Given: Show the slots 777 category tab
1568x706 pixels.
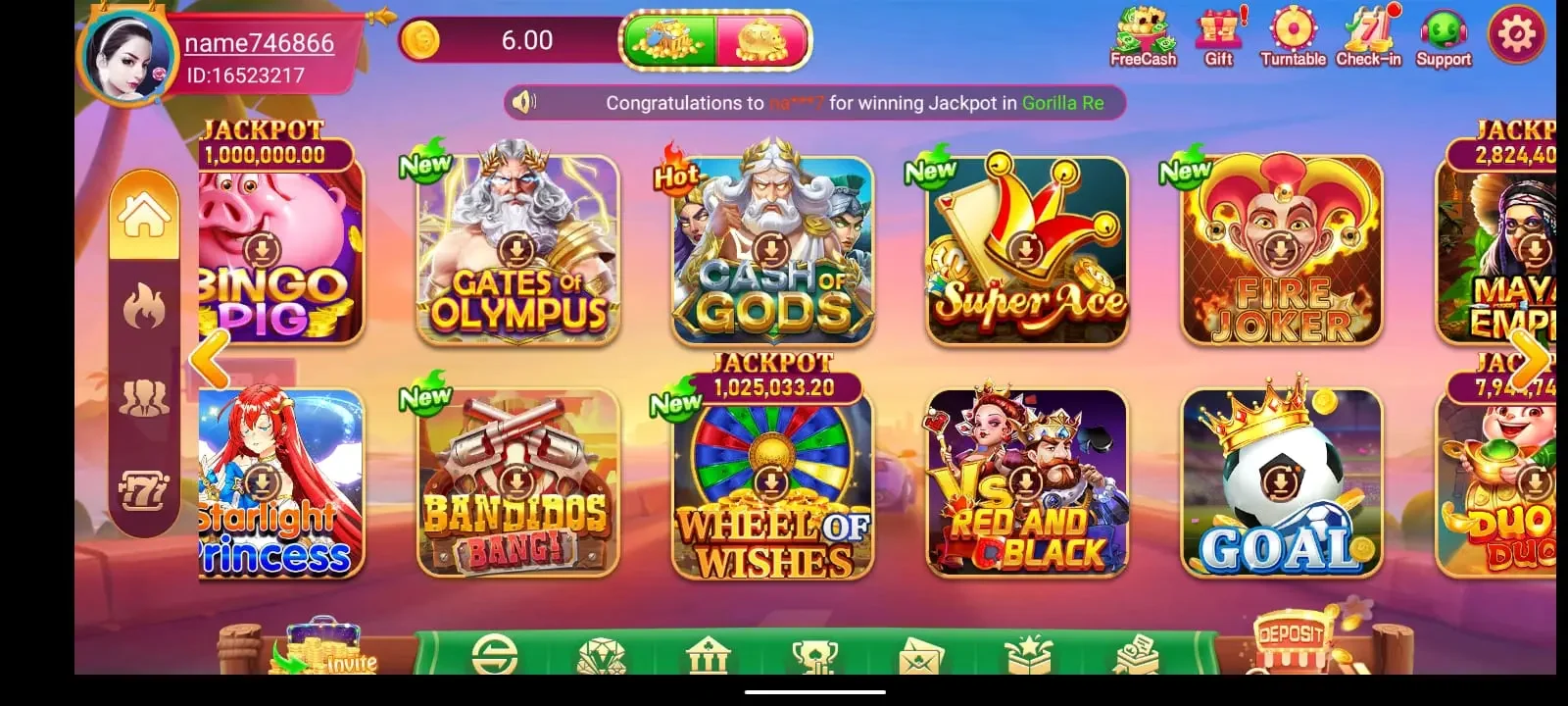Looking at the screenshot, I should 144,490.
